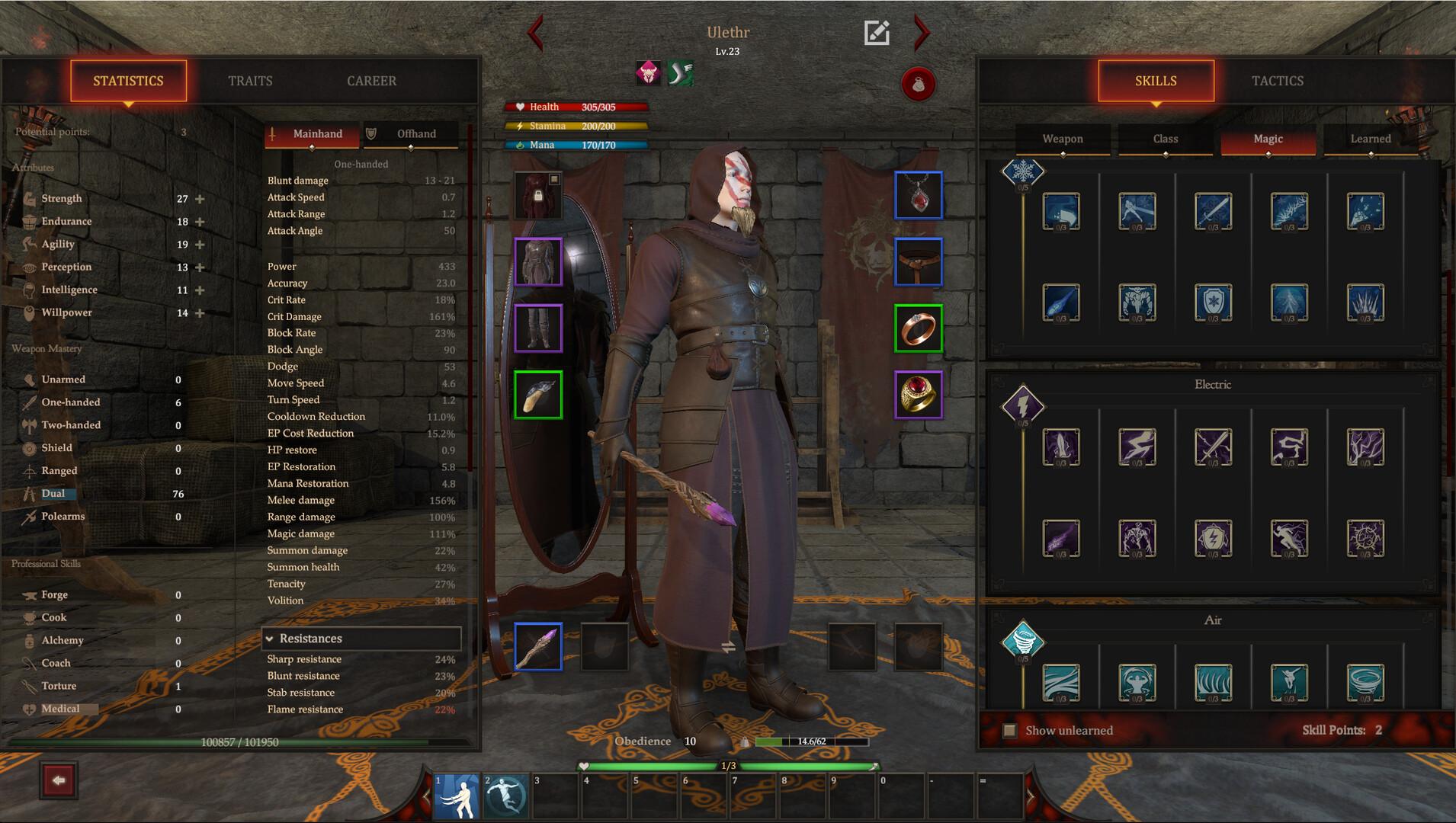Click the character rename edit icon beside Ulethr
1456x823 pixels.
(877, 32)
